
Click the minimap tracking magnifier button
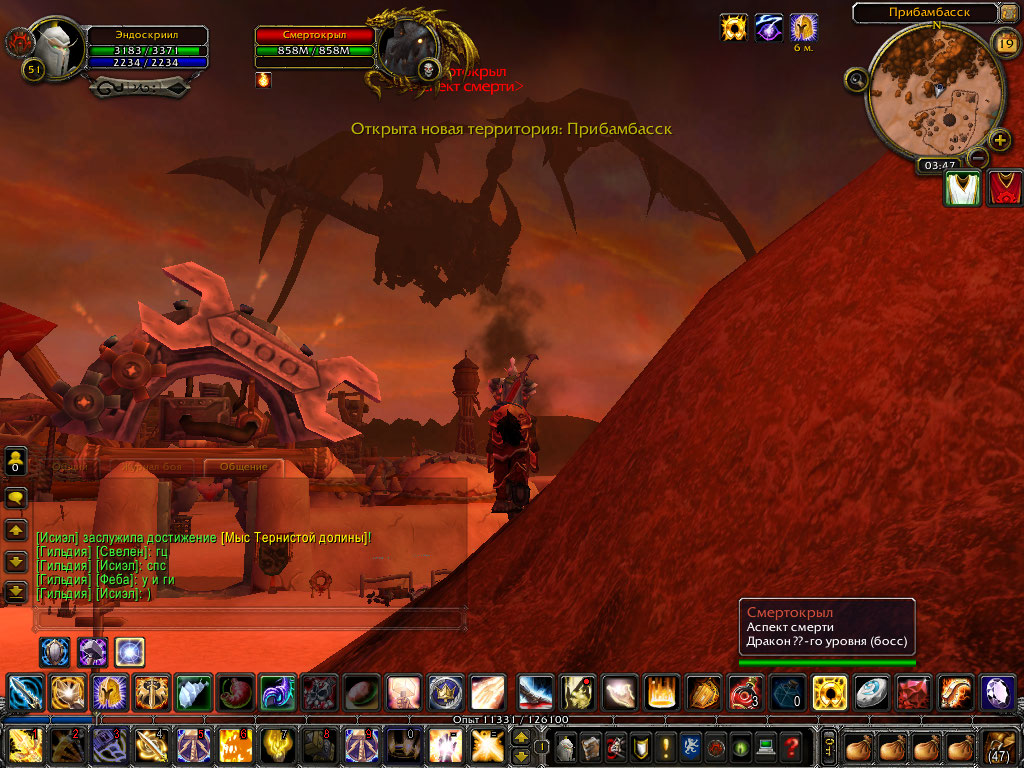(x=856, y=79)
